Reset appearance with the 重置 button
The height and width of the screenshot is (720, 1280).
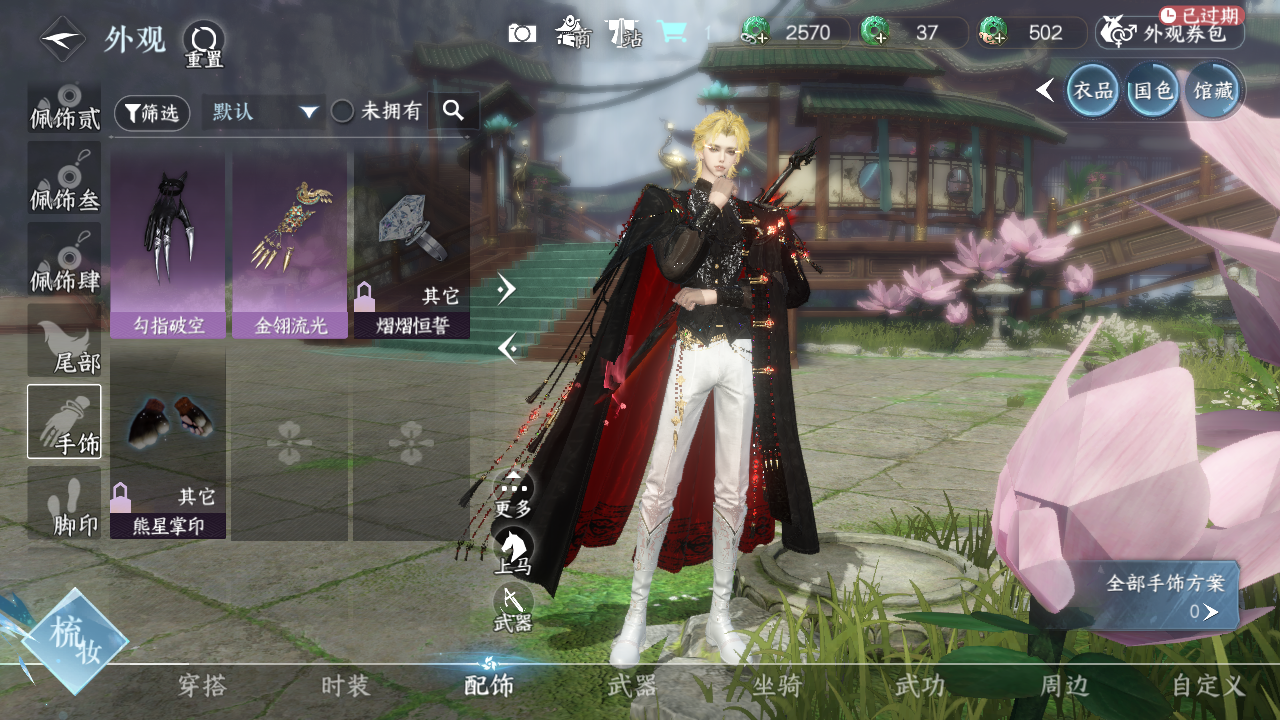(203, 43)
